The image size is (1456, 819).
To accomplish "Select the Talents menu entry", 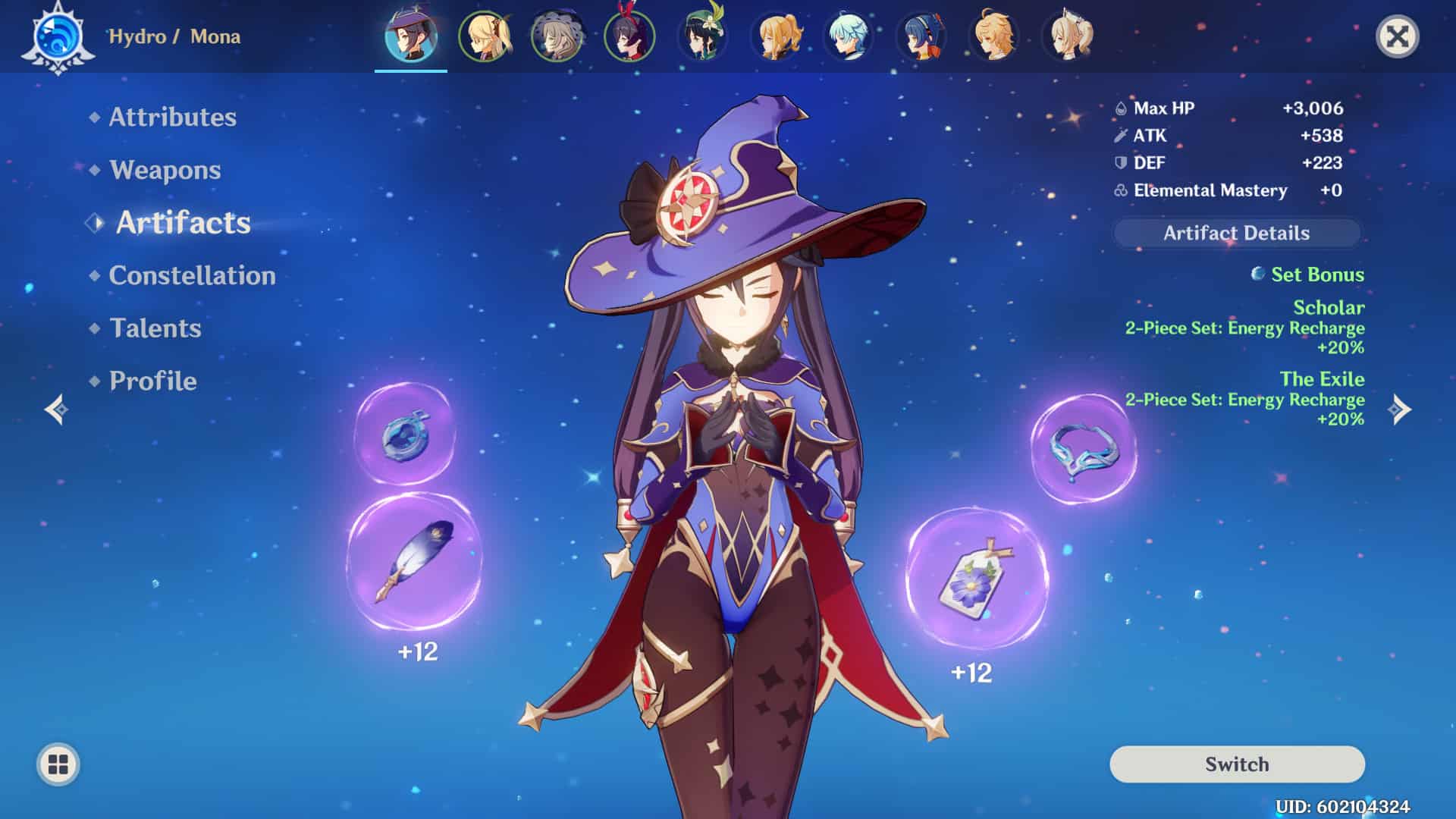I will 154,328.
